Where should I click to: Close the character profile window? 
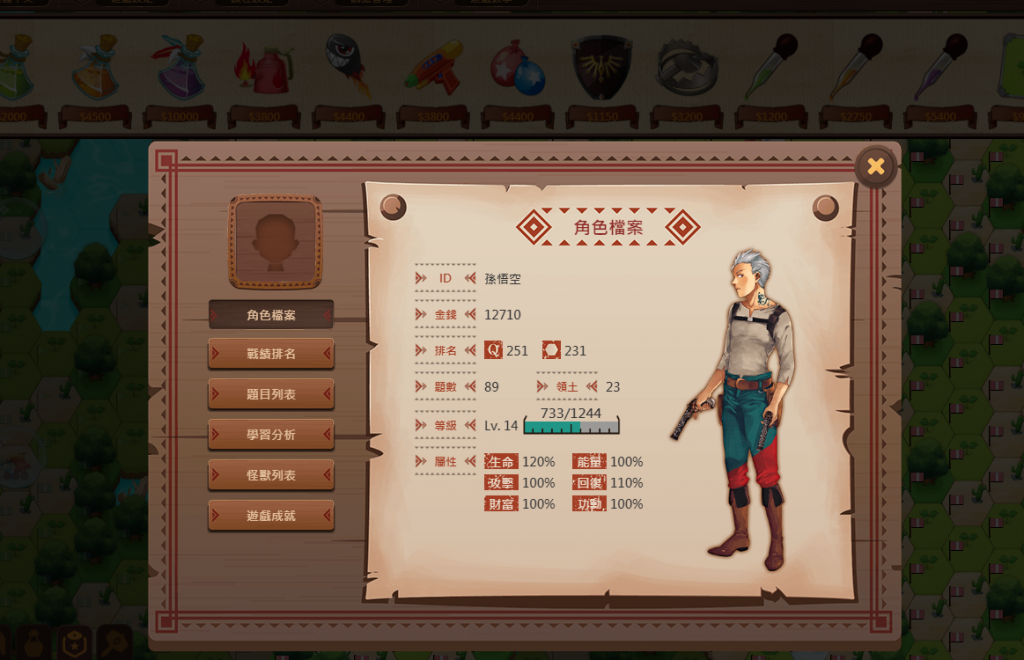875,166
